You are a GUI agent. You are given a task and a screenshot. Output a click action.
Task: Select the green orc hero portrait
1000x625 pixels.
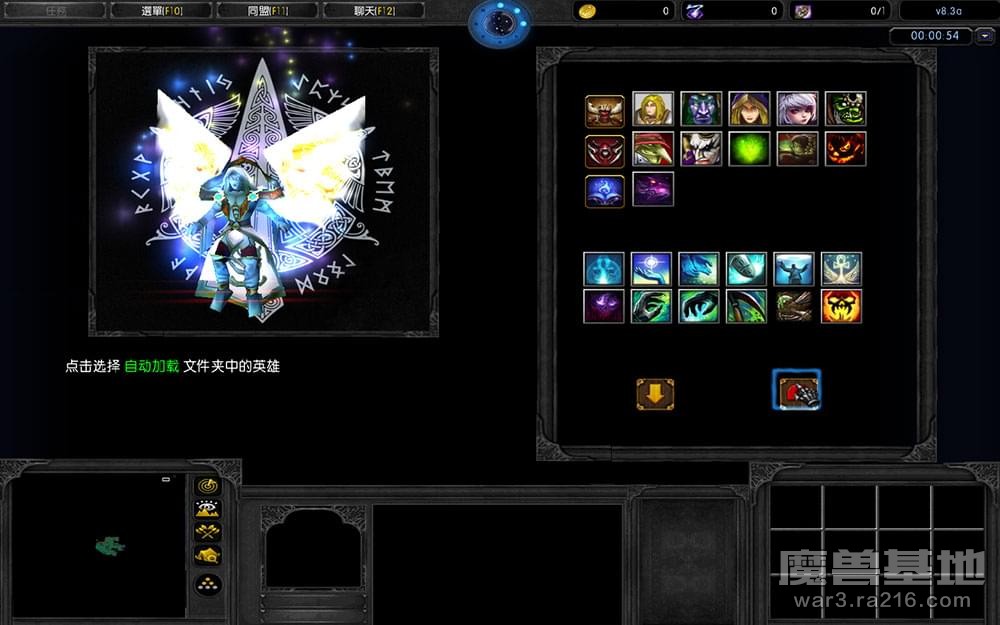[846, 109]
